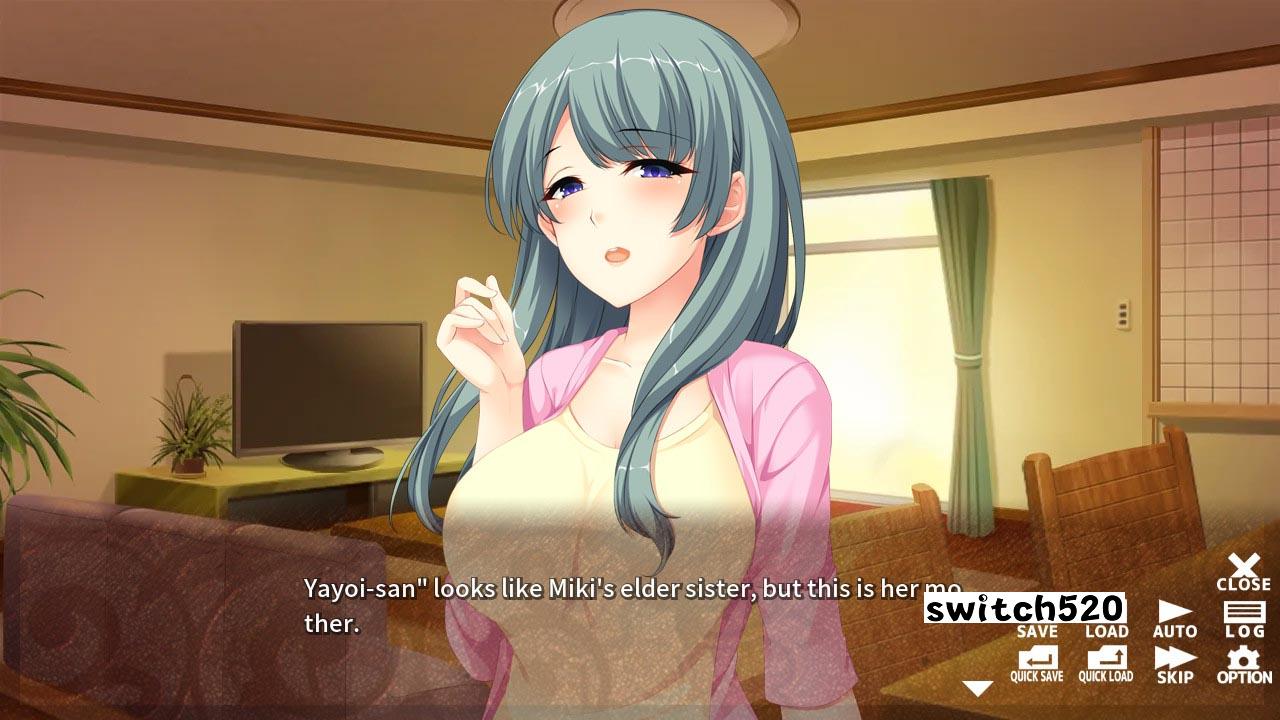
Task: Close the dialogue window with the X
Action: pos(1243,572)
